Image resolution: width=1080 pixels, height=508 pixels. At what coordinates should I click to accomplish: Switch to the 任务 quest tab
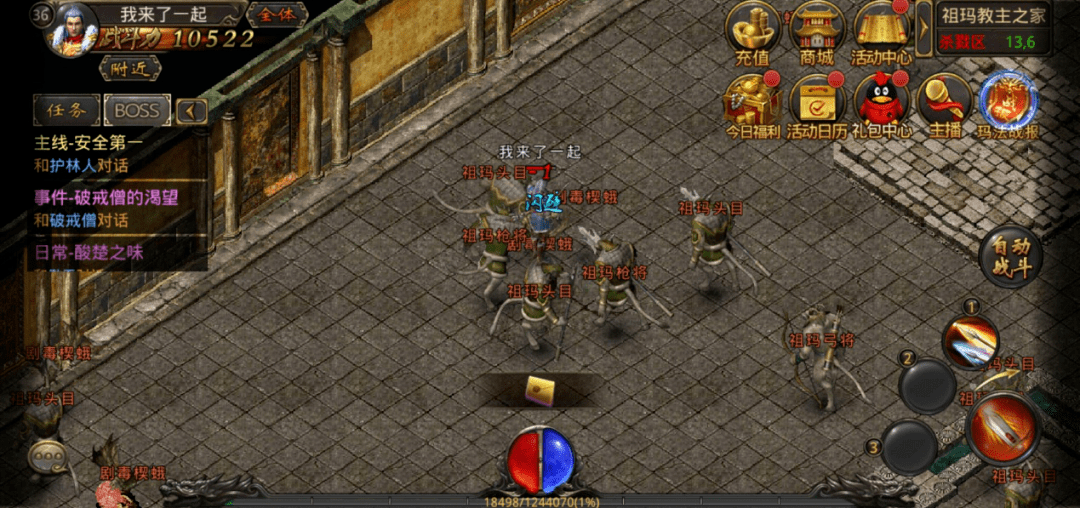66,110
